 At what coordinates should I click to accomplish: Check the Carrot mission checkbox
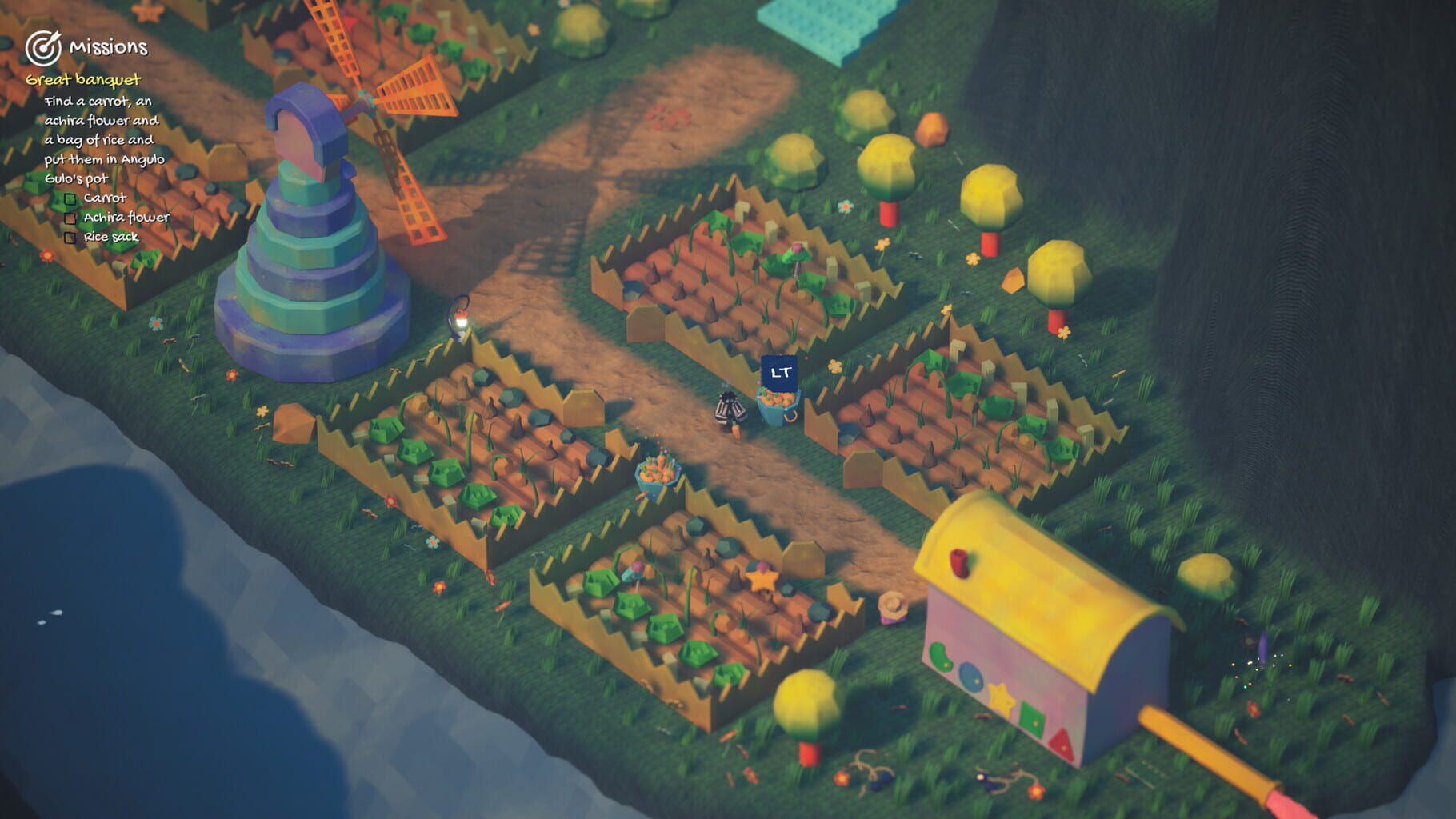70,198
